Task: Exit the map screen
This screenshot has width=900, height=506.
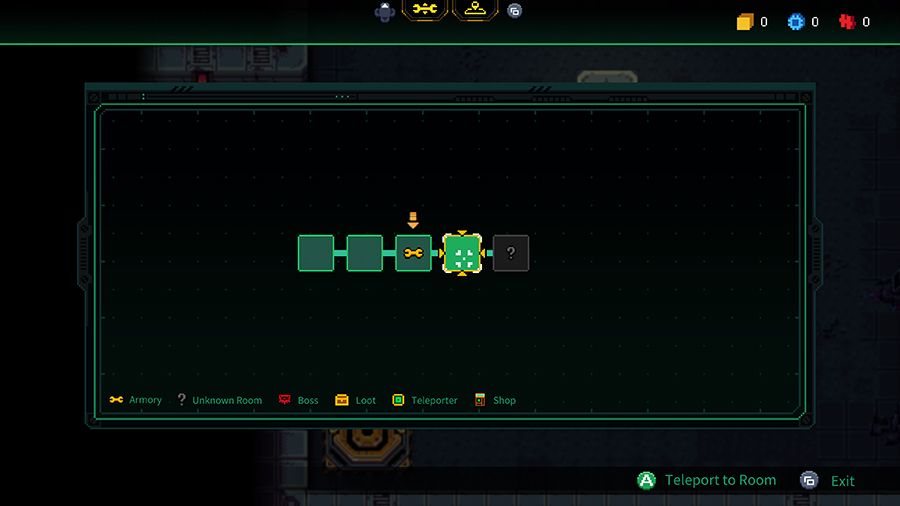Action: pyautogui.click(x=829, y=481)
